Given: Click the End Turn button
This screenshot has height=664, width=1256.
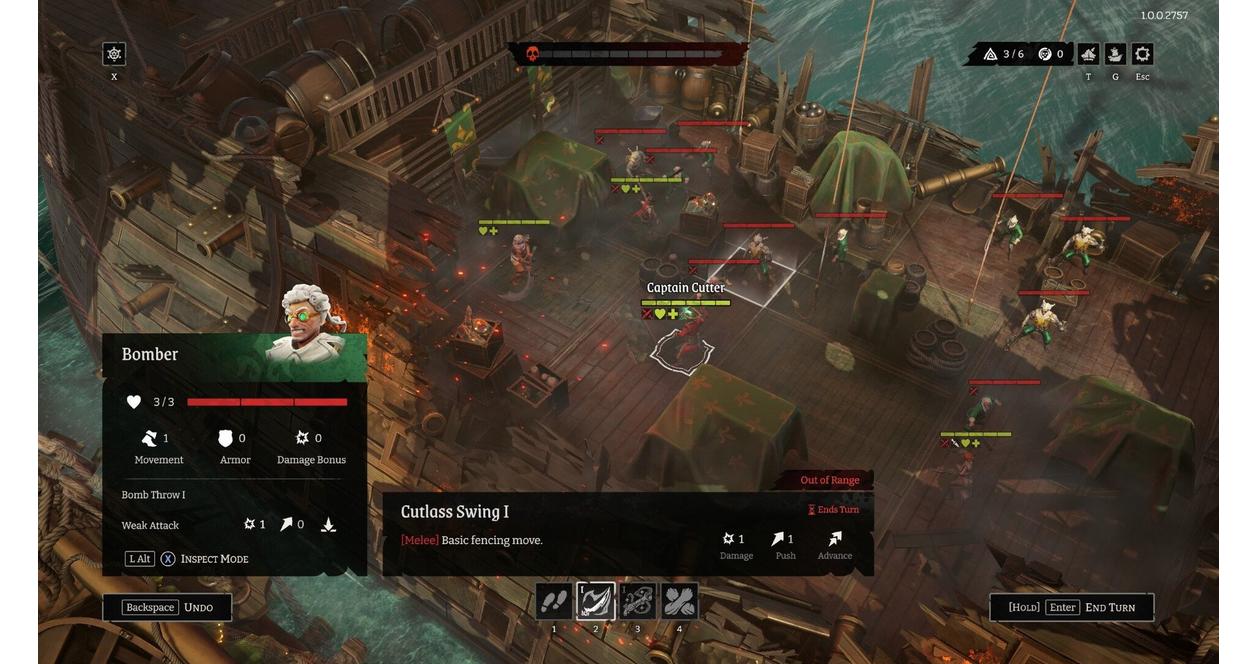Looking at the screenshot, I should [x=1072, y=607].
